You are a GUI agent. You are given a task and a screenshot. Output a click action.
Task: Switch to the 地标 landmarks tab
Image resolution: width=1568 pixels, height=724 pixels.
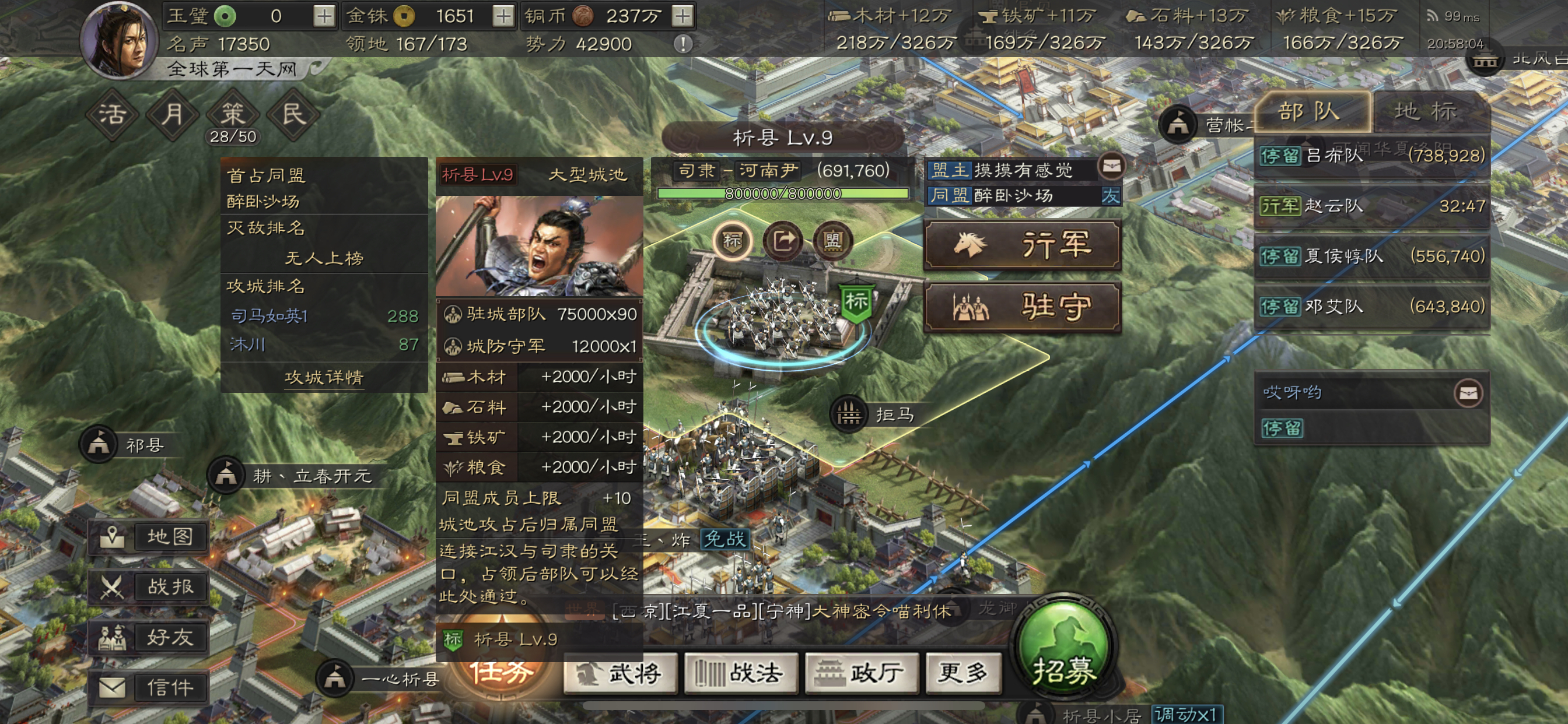[x=1431, y=111]
